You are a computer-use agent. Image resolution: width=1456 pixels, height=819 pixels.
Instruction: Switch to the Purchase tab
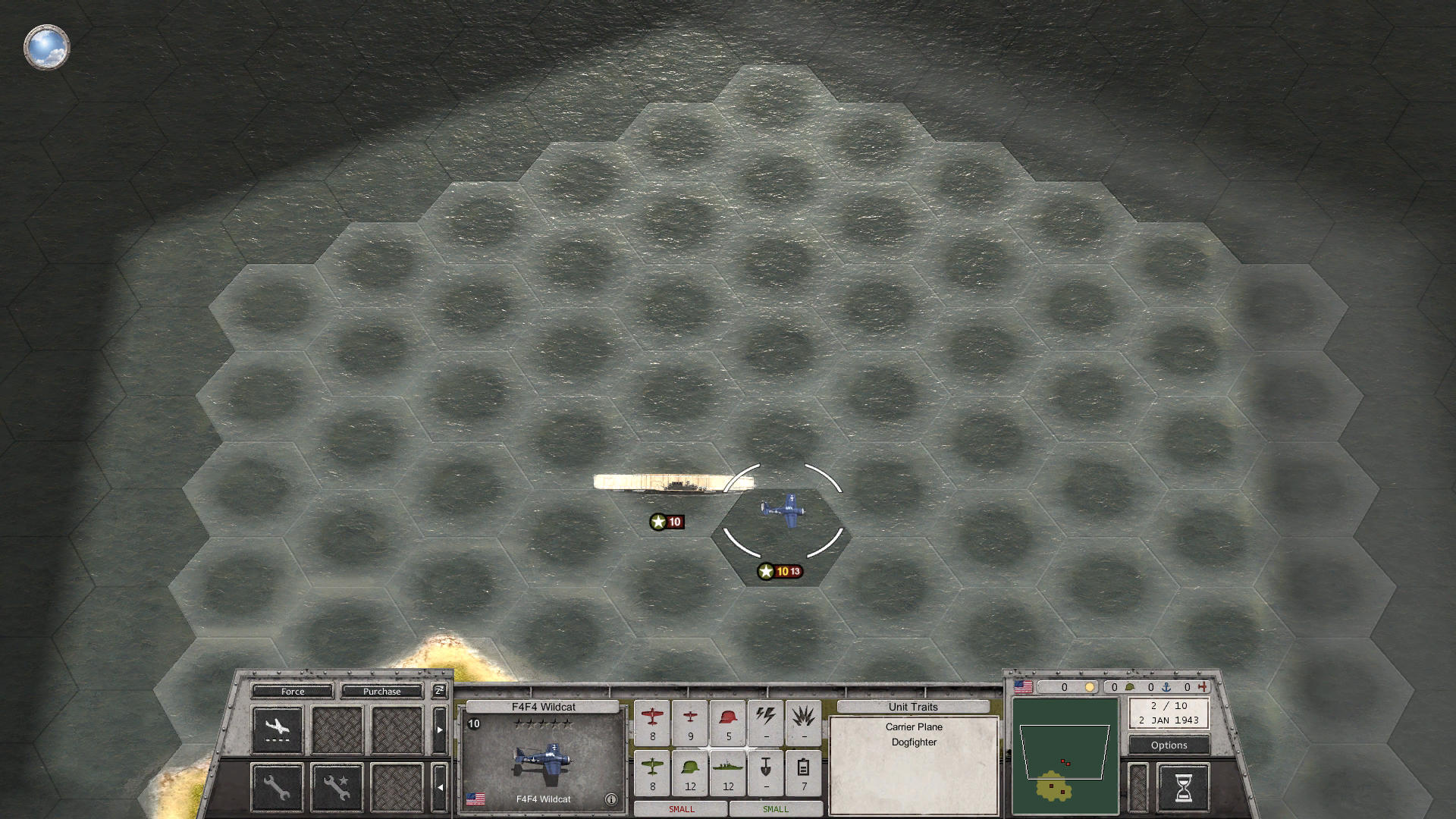382,691
